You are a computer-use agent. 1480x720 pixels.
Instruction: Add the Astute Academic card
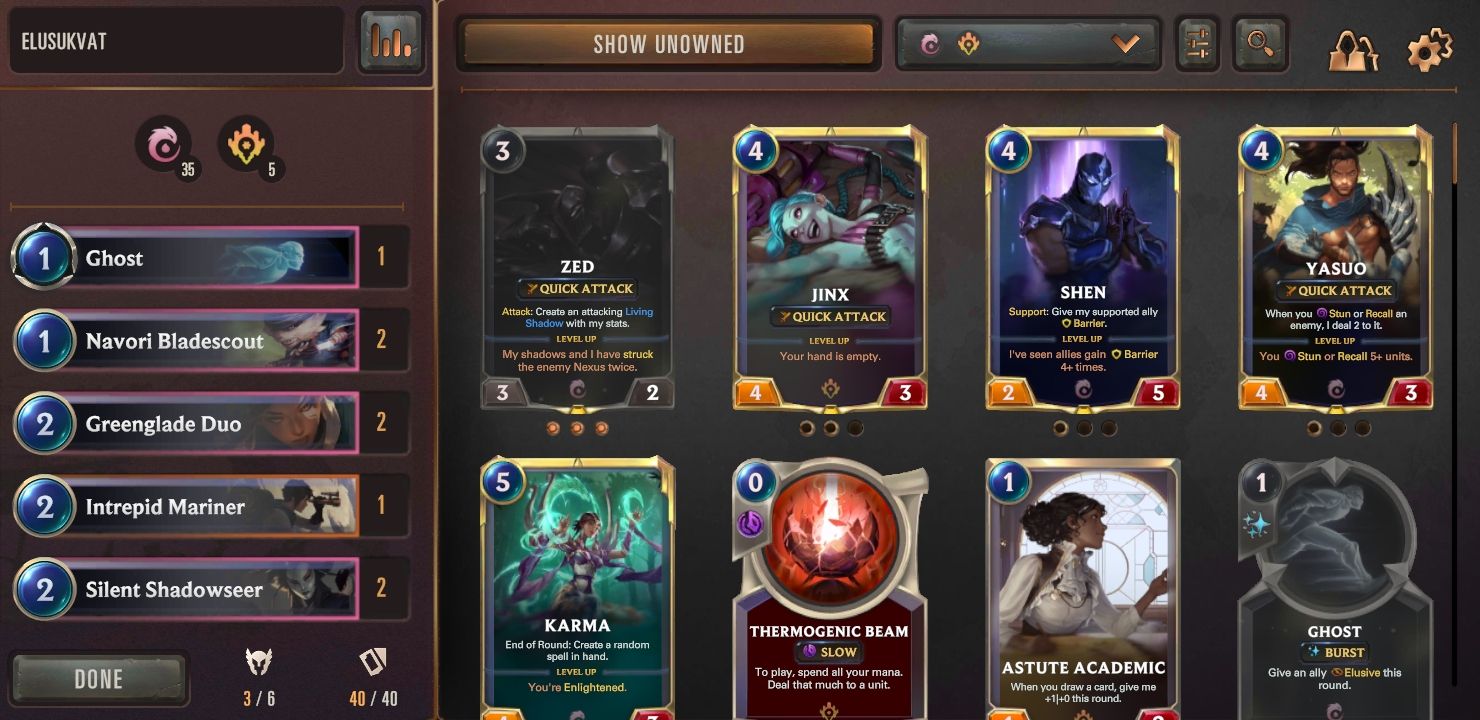click(1083, 590)
